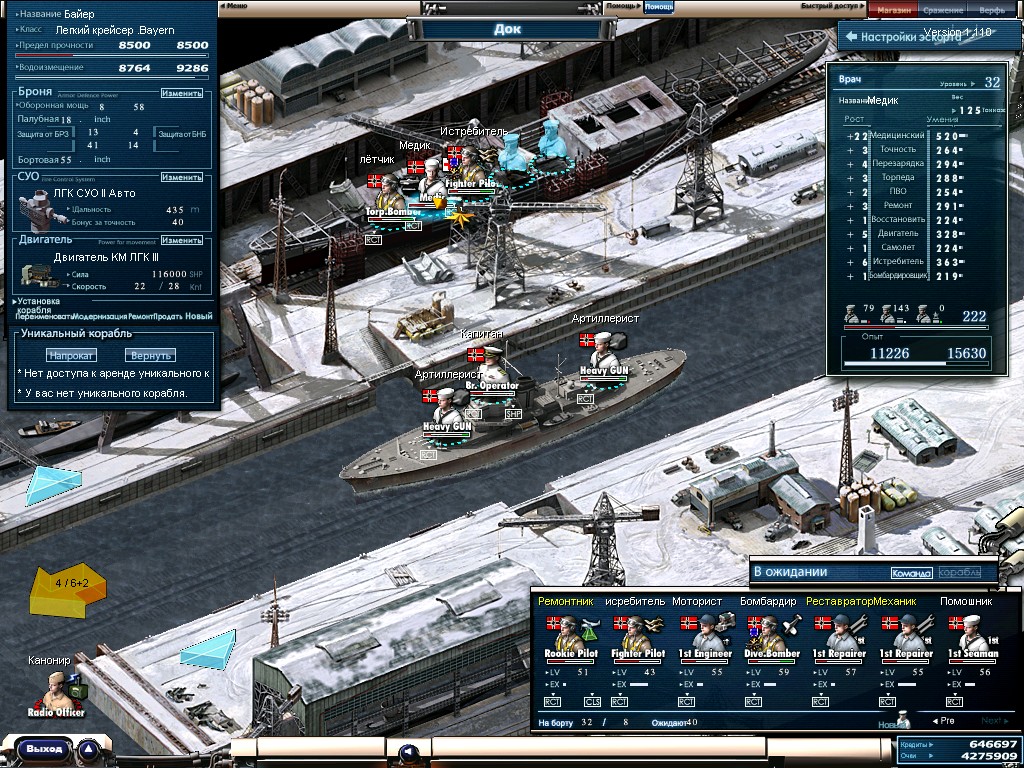
Task: Click the Вернуть return button
Action: click(150, 355)
